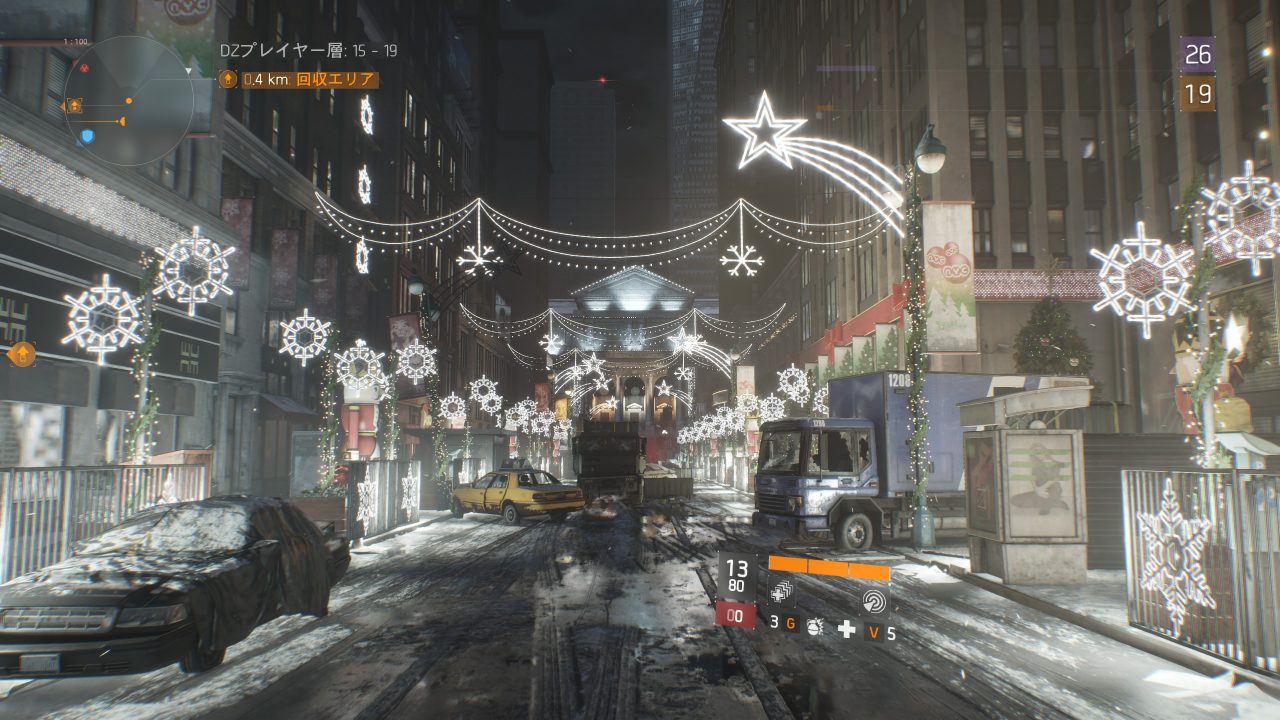The height and width of the screenshot is (720, 1280).
Task: Select the First Aid skill icon
Action: pyautogui.click(x=782, y=593)
